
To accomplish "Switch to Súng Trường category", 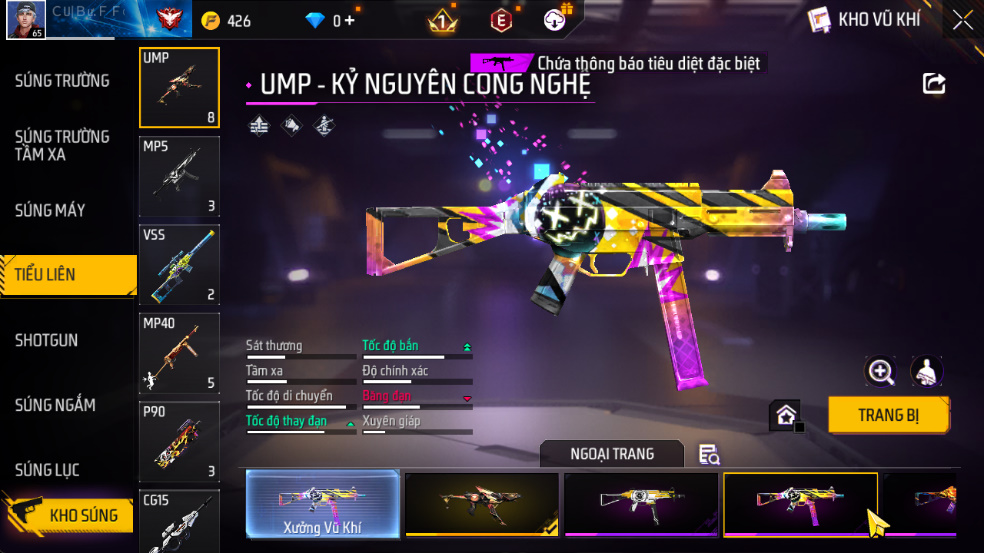I will click(62, 81).
